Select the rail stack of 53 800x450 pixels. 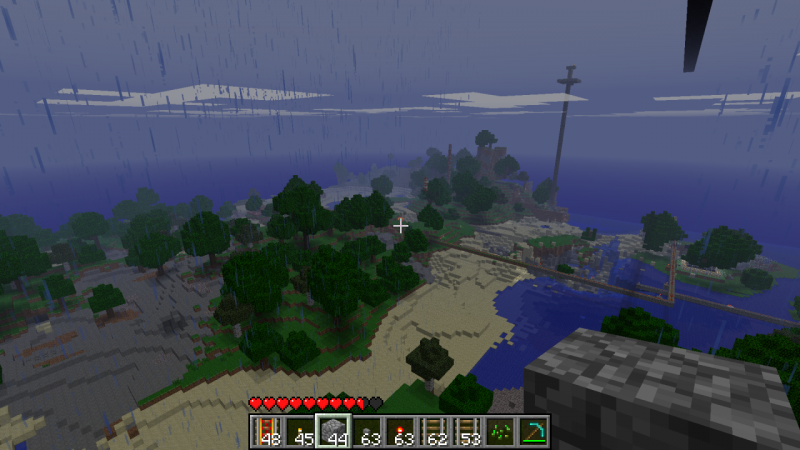point(465,430)
